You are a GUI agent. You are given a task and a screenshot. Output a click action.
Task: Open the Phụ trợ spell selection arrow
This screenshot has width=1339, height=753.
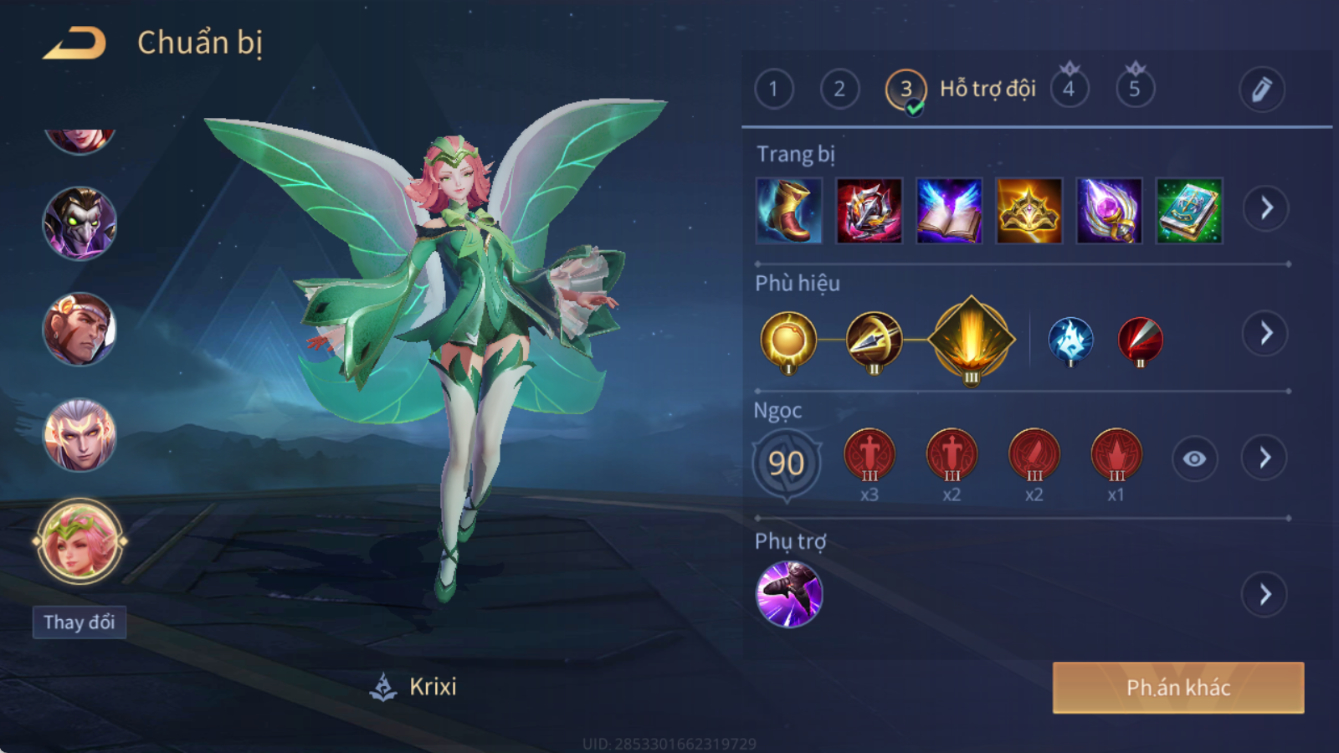pos(1265,594)
